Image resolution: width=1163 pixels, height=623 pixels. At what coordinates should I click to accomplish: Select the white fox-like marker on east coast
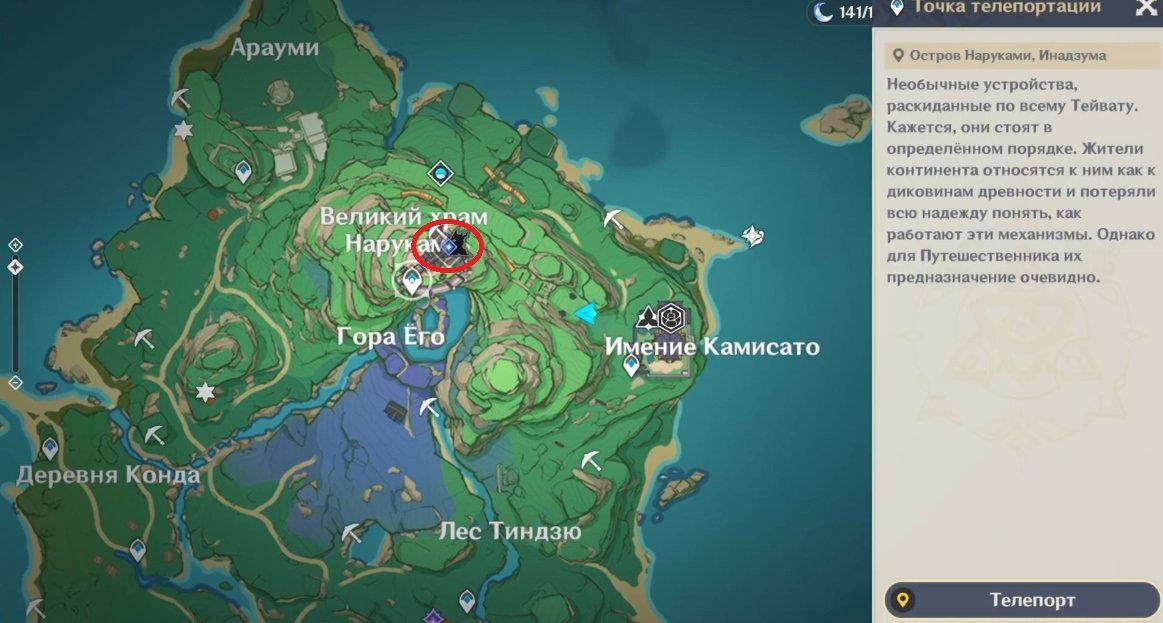[x=753, y=235]
